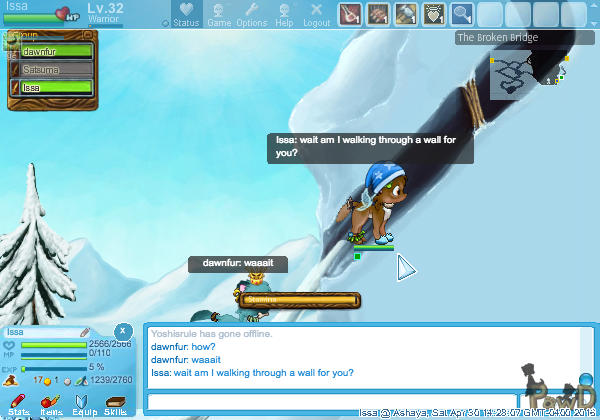Screen dimensions: 600x420
Task: Open the Equip screen
Action: tap(83, 404)
